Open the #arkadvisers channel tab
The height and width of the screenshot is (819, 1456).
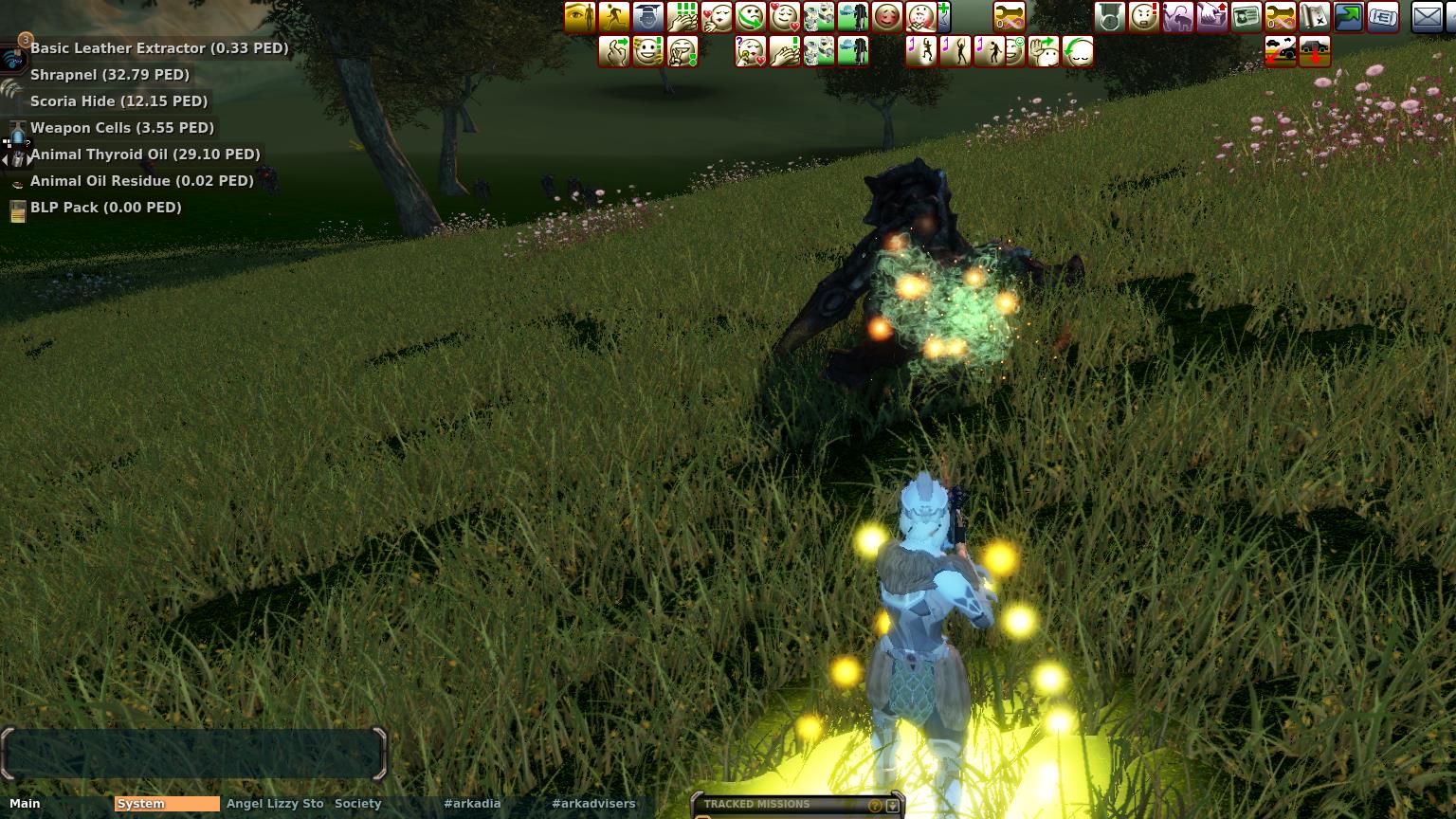point(593,804)
